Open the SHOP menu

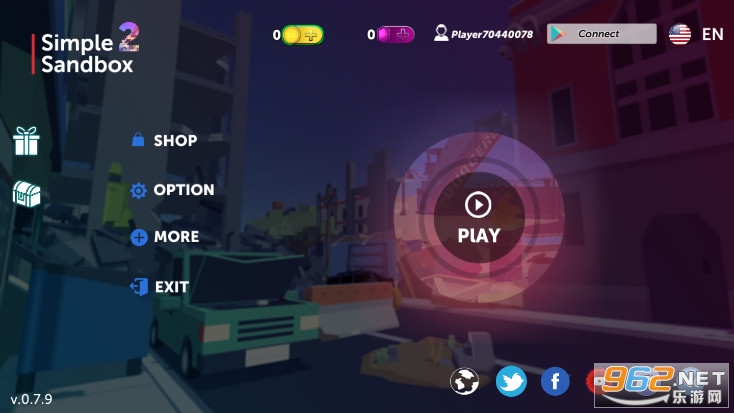pyautogui.click(x=165, y=141)
